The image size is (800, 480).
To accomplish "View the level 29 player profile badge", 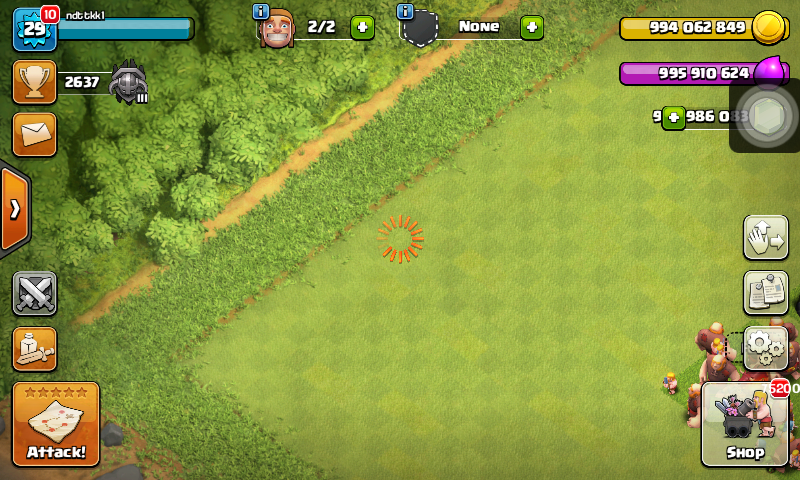I will pyautogui.click(x=33, y=29).
